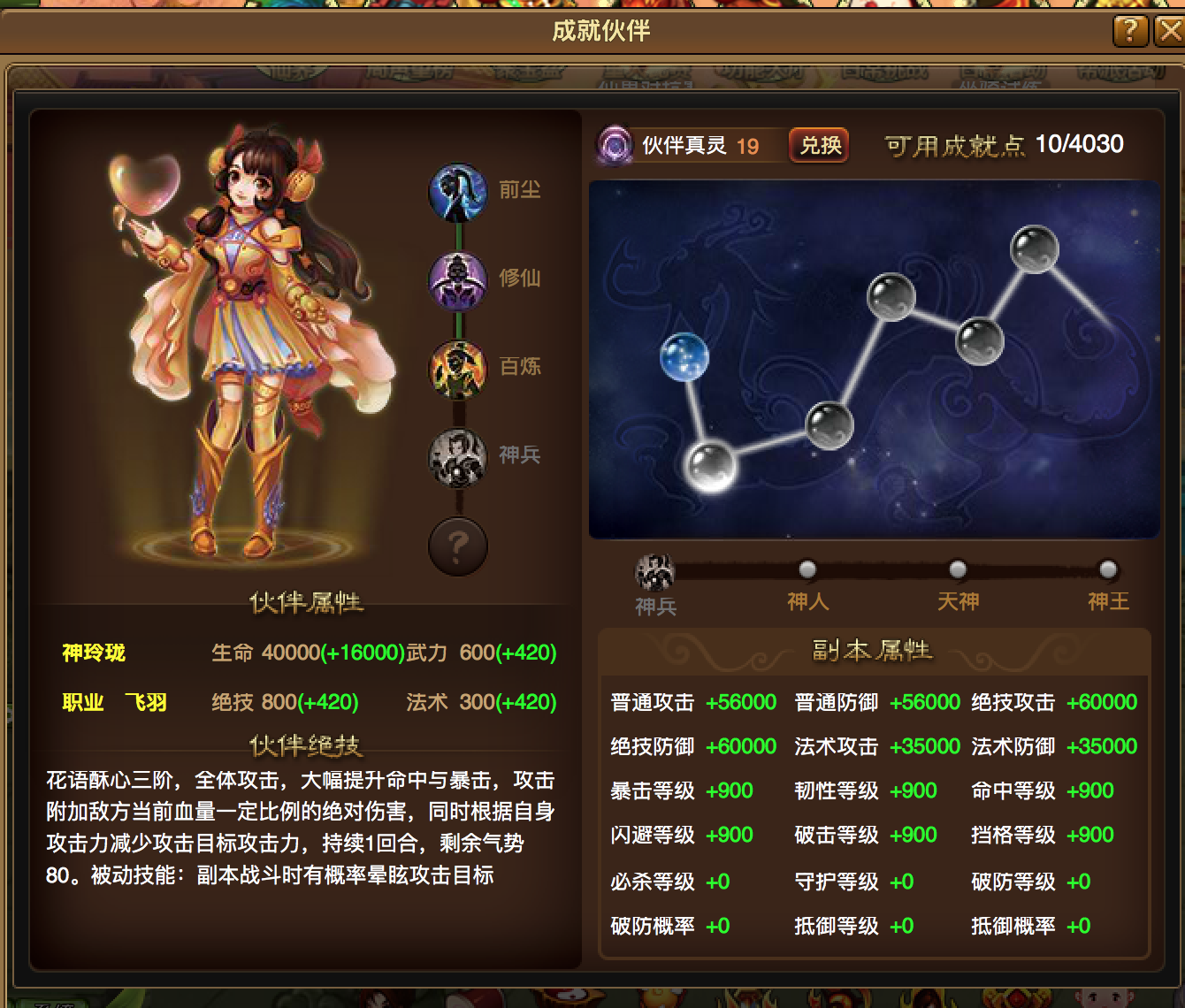Image resolution: width=1185 pixels, height=1008 pixels.
Task: Select the 修仙 stage icon
Action: click(457, 281)
